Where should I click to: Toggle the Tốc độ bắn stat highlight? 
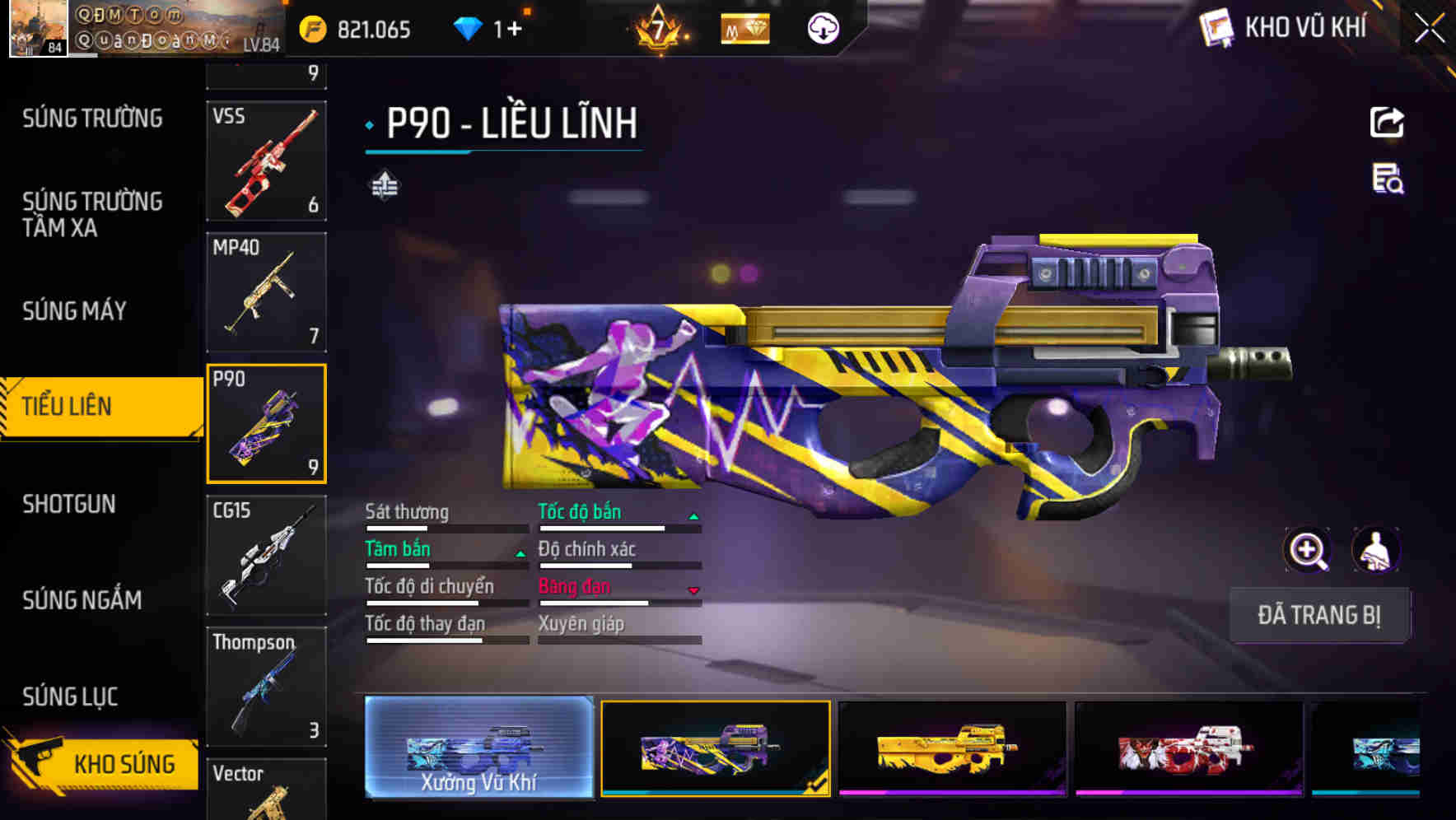click(580, 511)
